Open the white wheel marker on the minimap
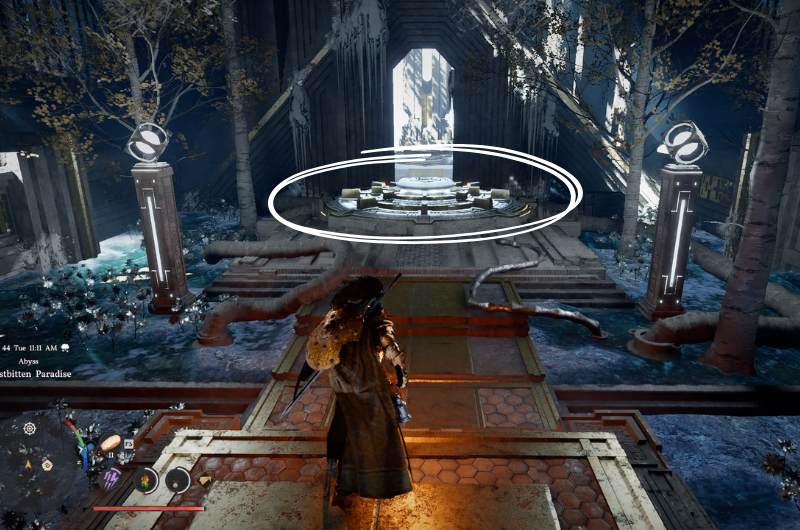Screen dimensions: 800x530 (29, 428)
